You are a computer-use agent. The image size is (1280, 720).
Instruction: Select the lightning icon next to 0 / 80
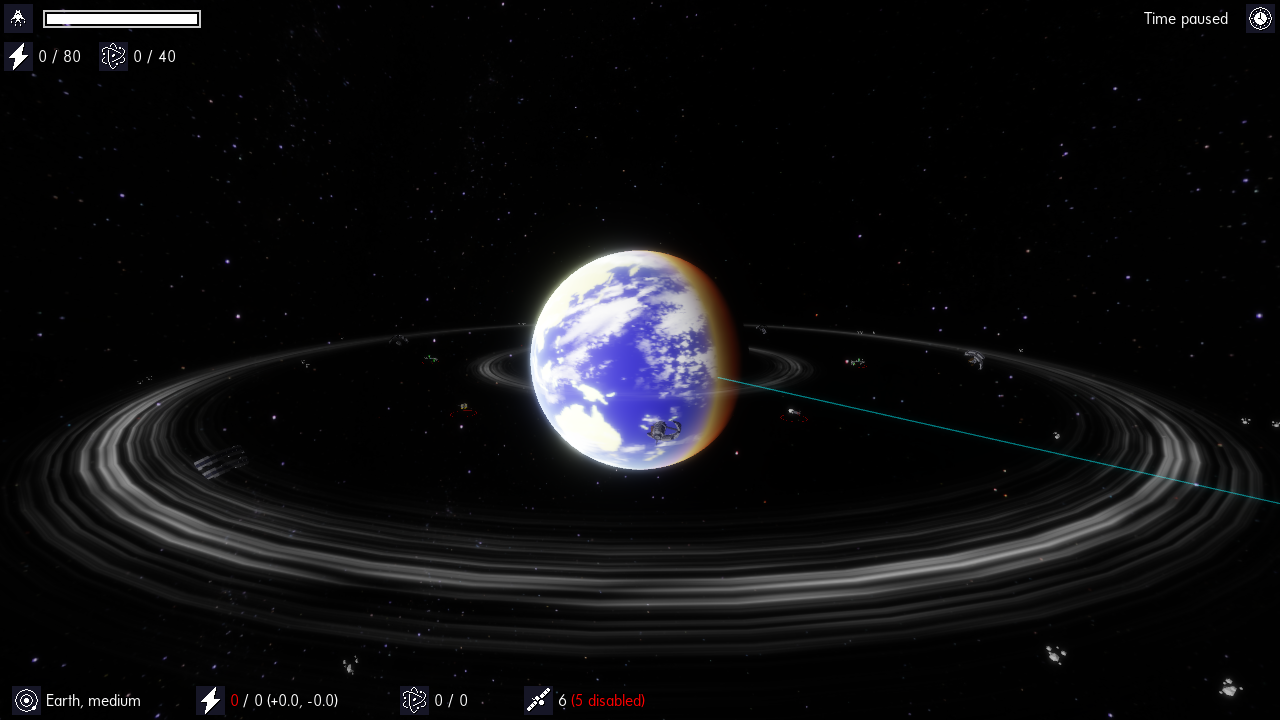coord(18,57)
